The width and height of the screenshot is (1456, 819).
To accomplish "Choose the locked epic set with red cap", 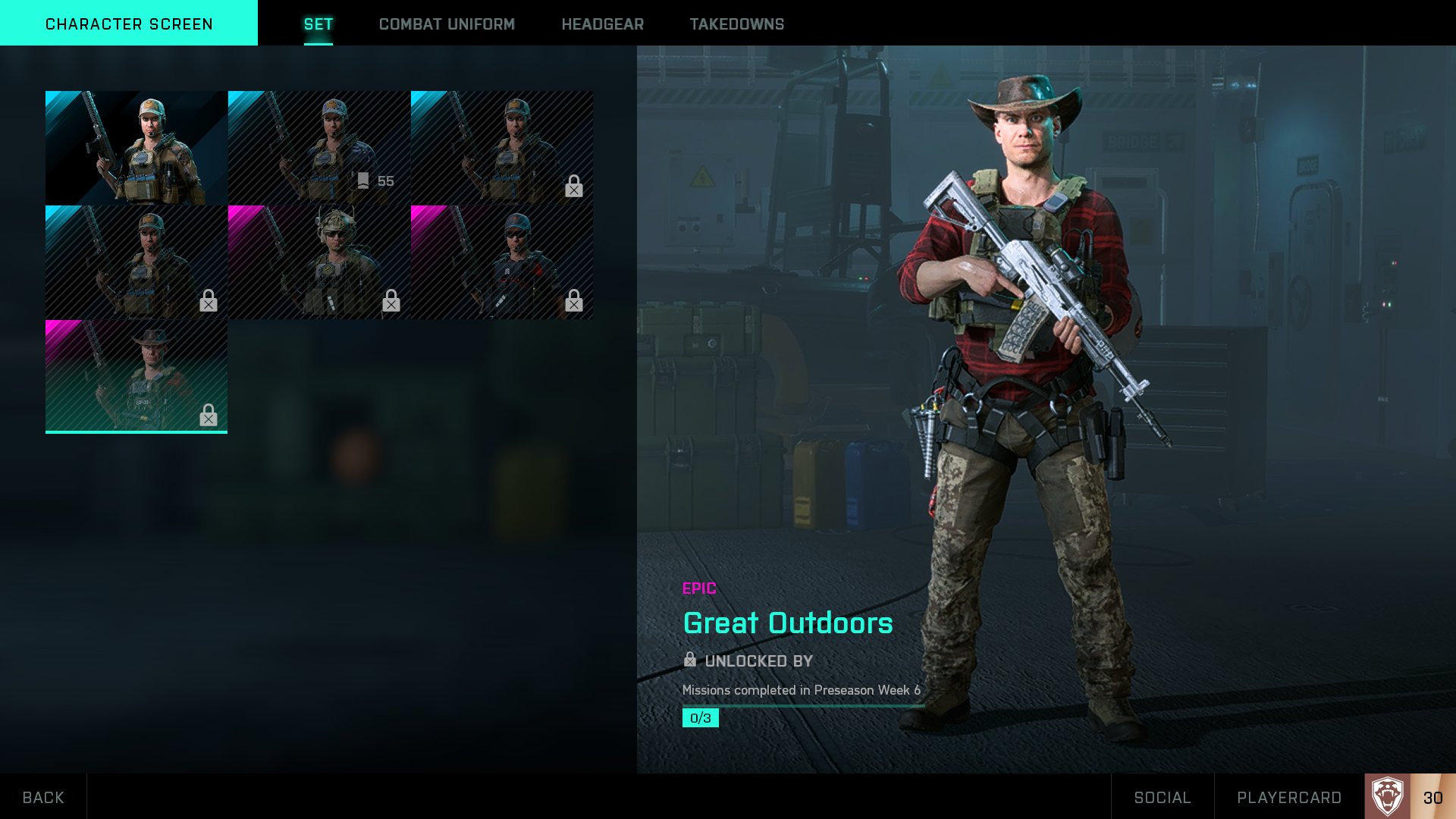I will click(501, 262).
